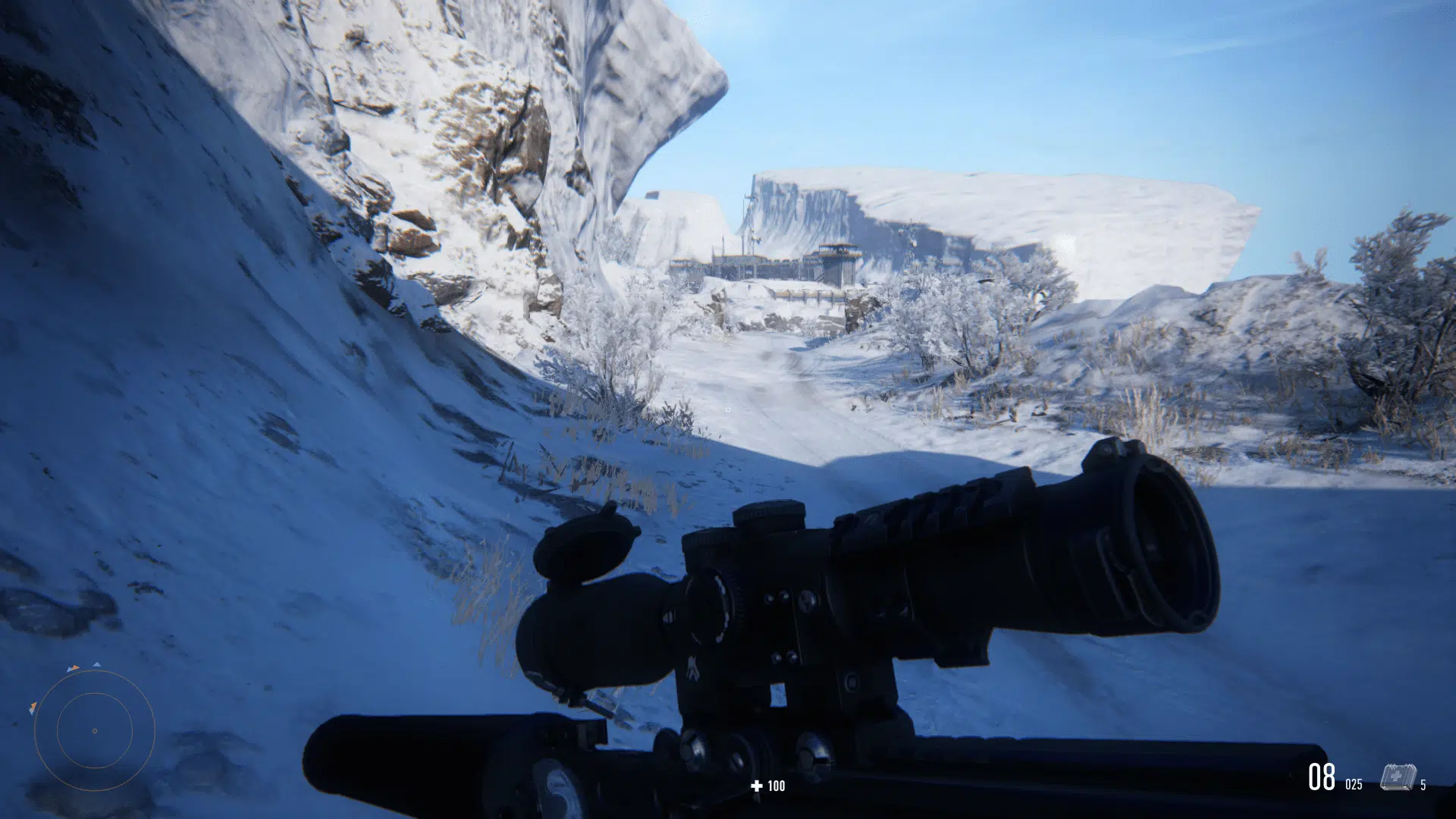The width and height of the screenshot is (1456, 819).
Task: Click the minimap circle in the lower left
Action: click(95, 731)
